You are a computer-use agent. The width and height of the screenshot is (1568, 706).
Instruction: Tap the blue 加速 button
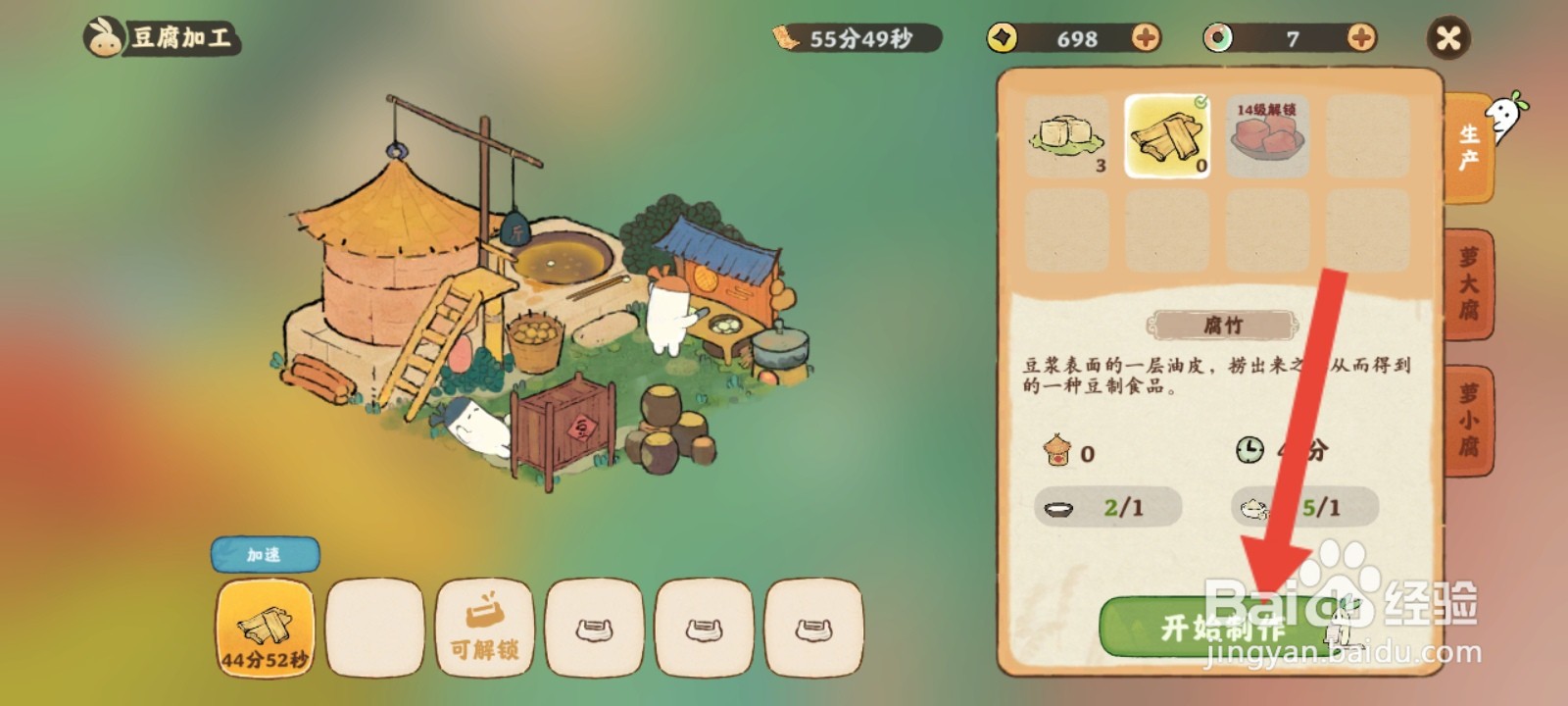(x=265, y=554)
